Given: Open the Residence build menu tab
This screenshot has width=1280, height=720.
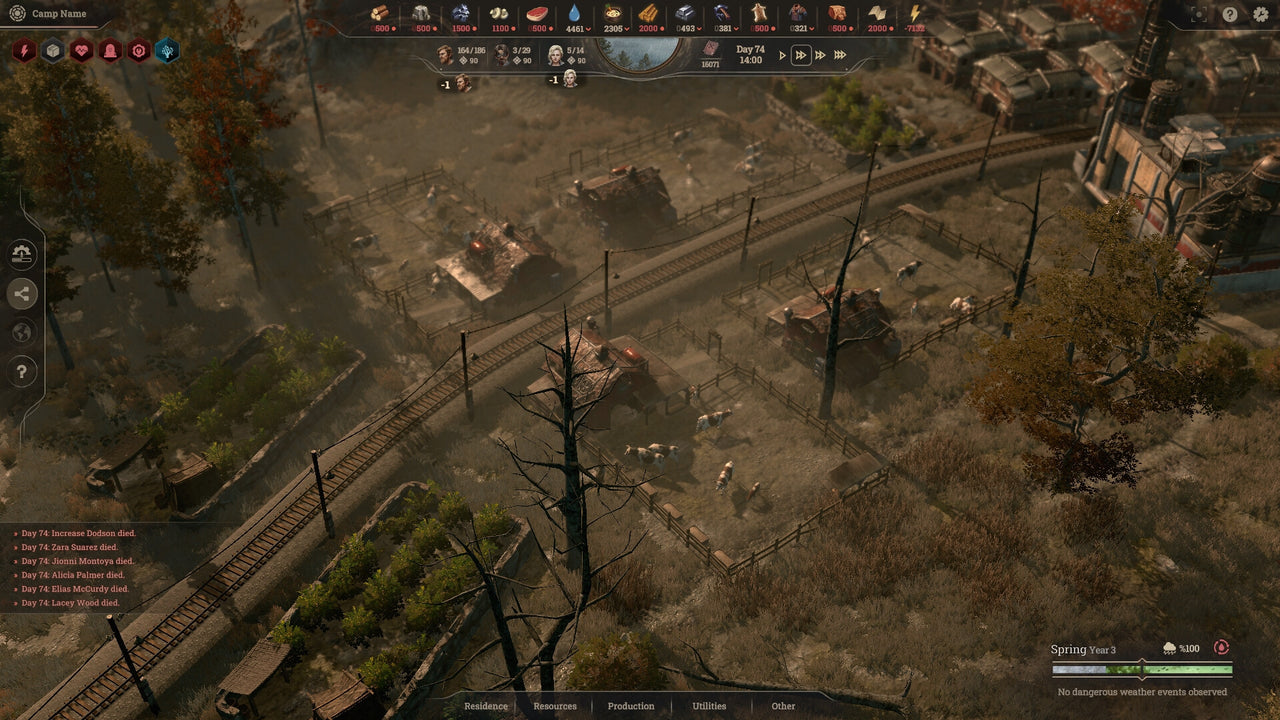Looking at the screenshot, I should coord(485,706).
